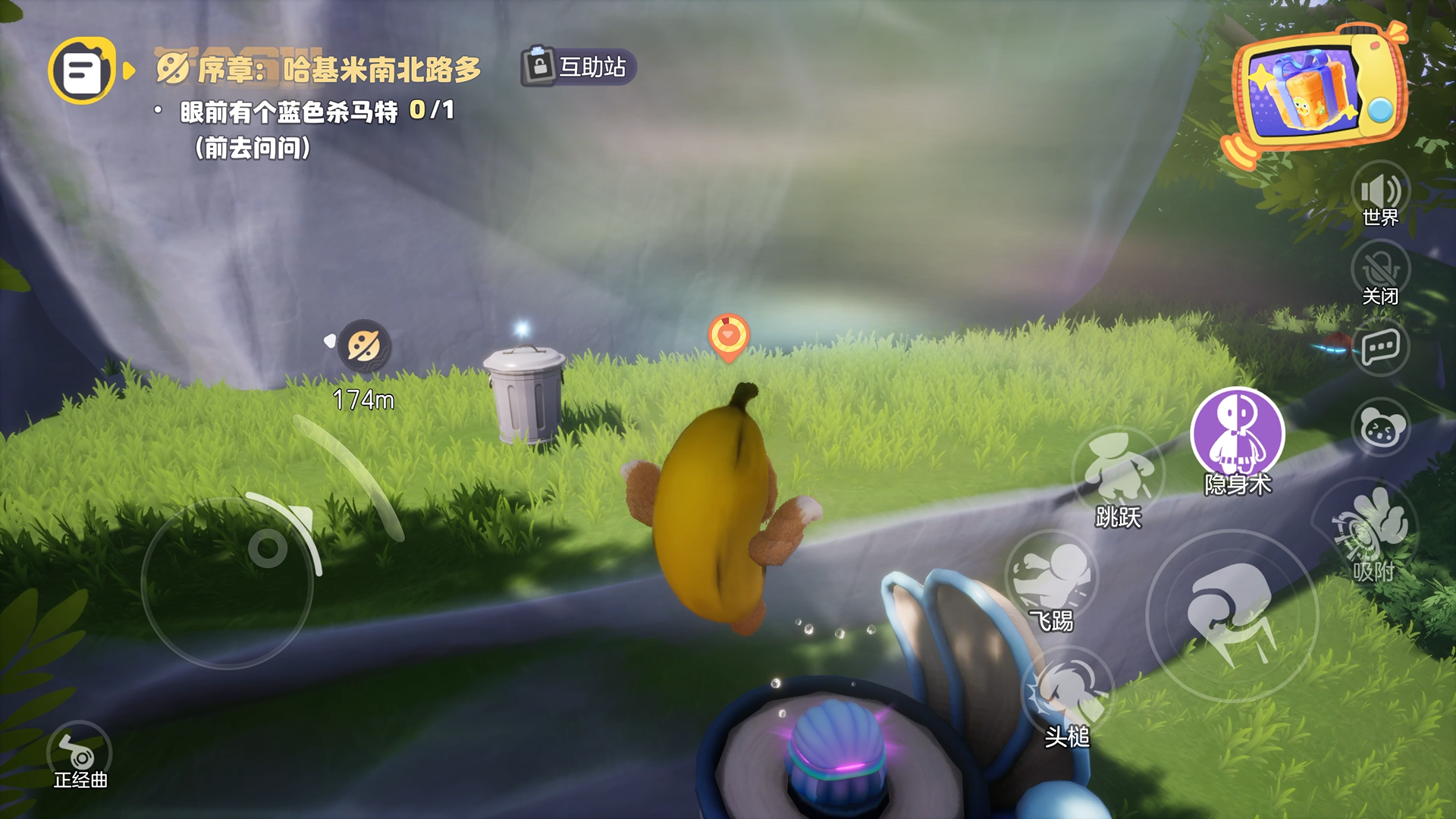Tap the orange location pin marker
The height and width of the screenshot is (819, 1456).
(728, 337)
